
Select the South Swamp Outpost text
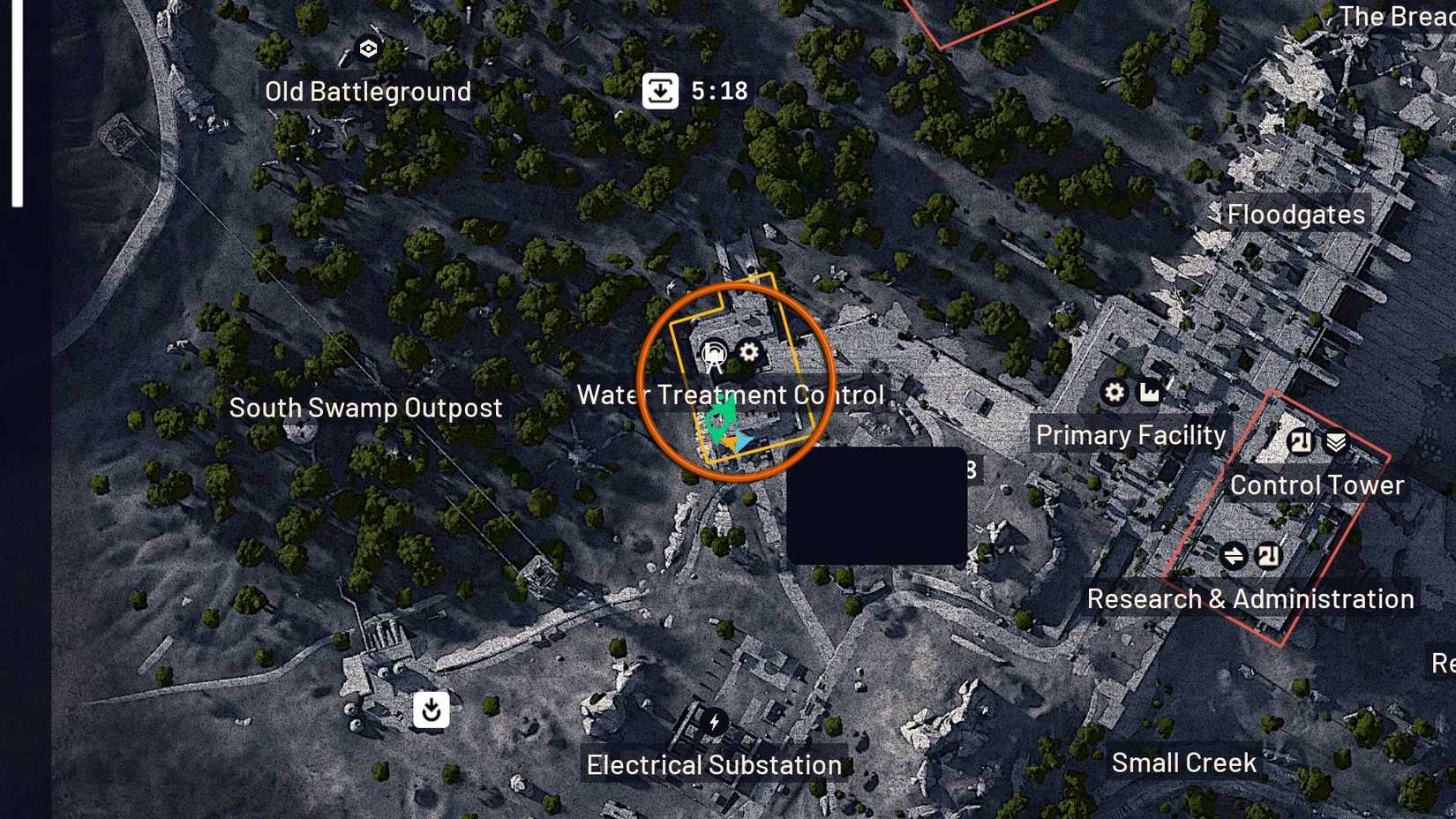pyautogui.click(x=365, y=407)
